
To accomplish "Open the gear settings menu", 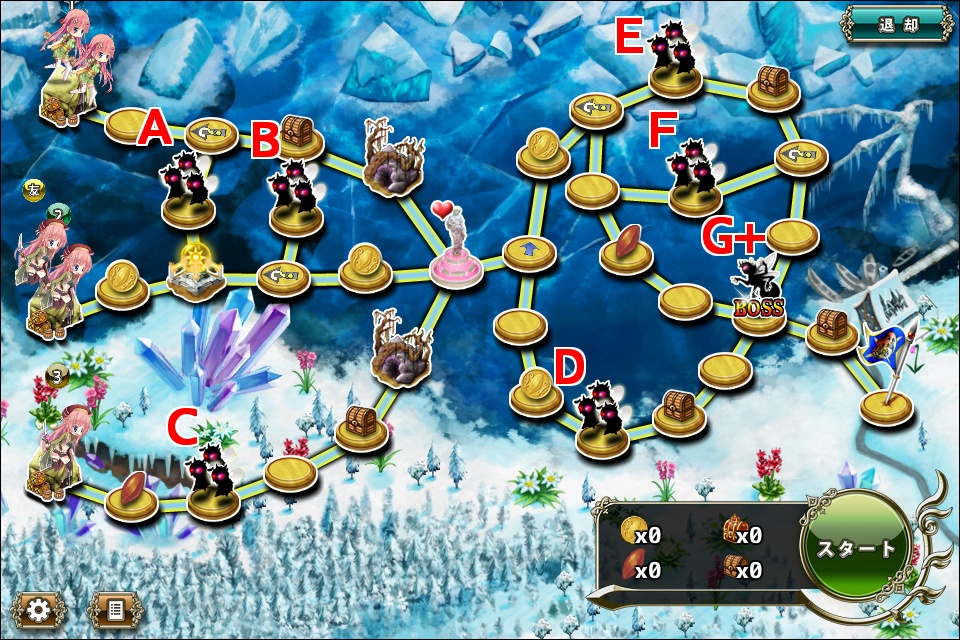I will click(x=40, y=607).
